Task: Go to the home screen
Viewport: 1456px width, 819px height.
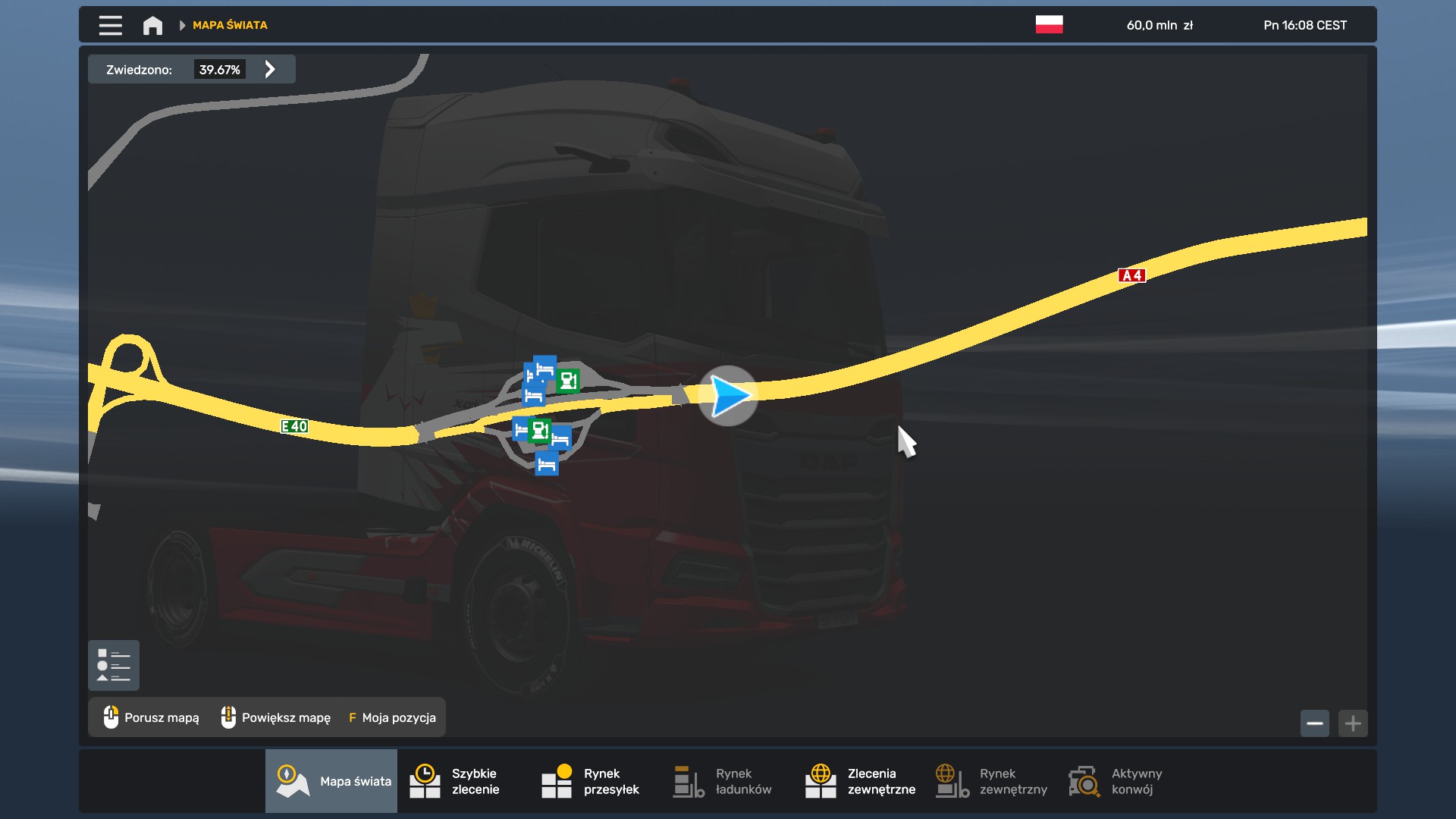Action: (x=152, y=25)
